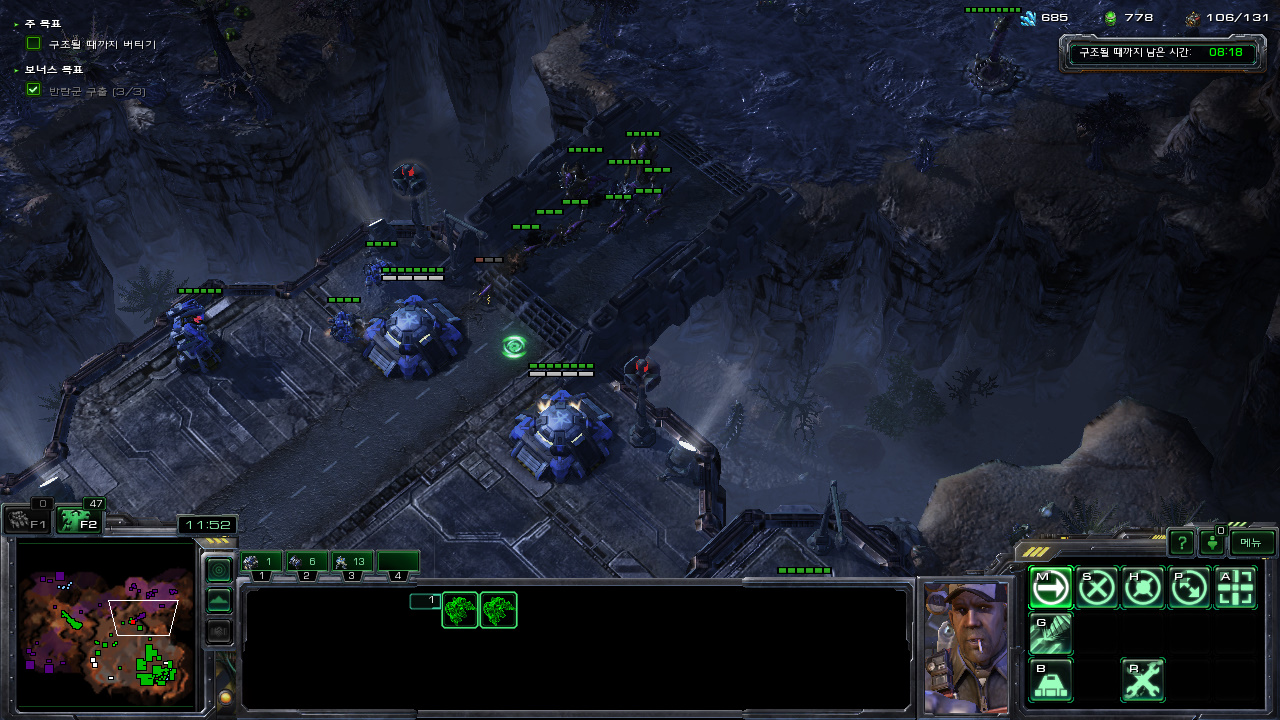Select control group 1 tab
The image size is (1280, 720).
pyautogui.click(x=260, y=562)
